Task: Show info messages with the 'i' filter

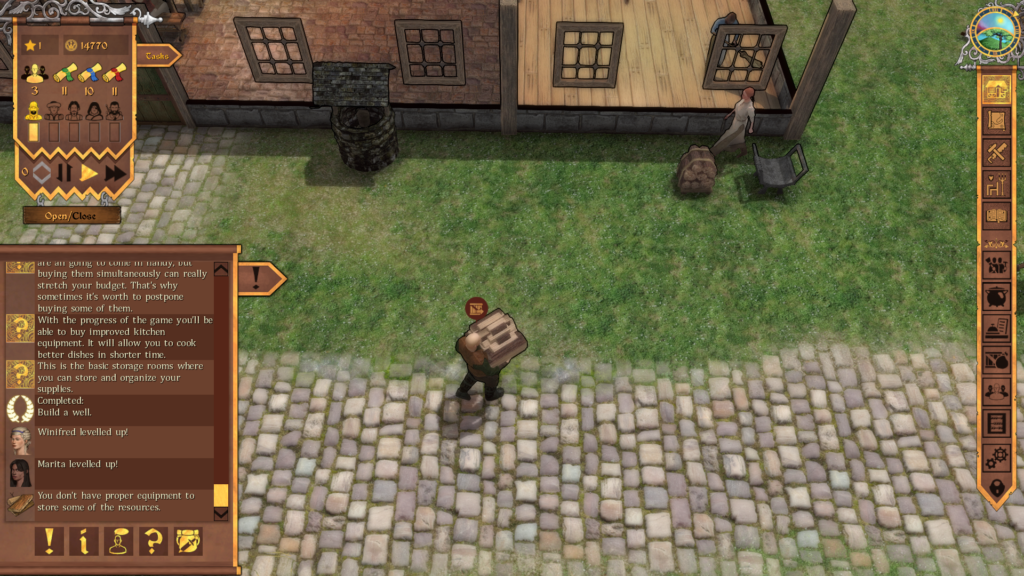Action: point(84,541)
